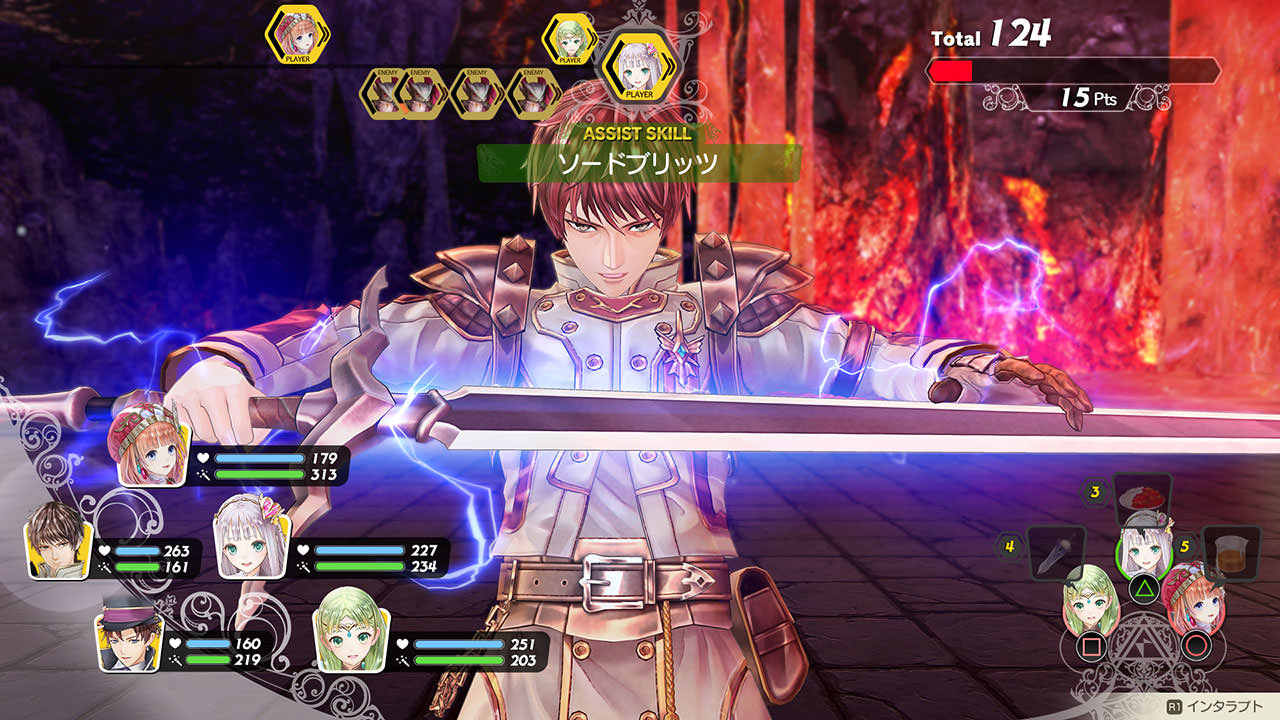Click green-haired girl's turn order icon
1280x720 pixels.
570,38
